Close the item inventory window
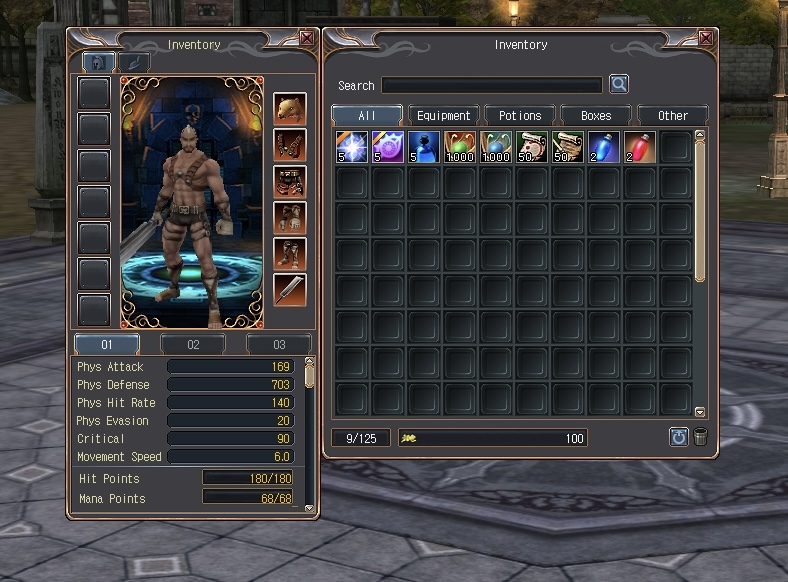Screen dimensions: 788x582 707,39
